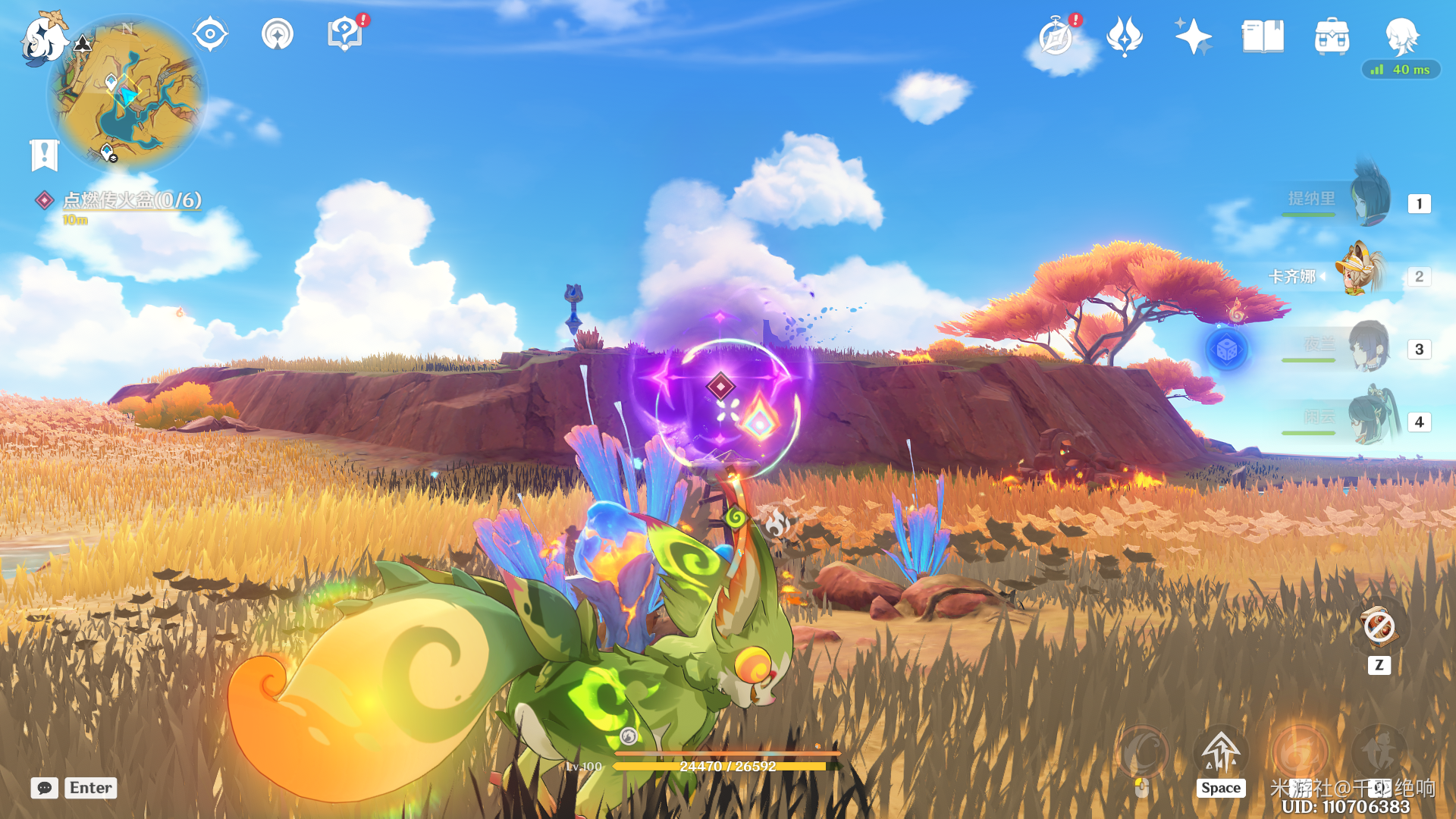Open the Adventurer Handbook book icon

tap(1263, 36)
